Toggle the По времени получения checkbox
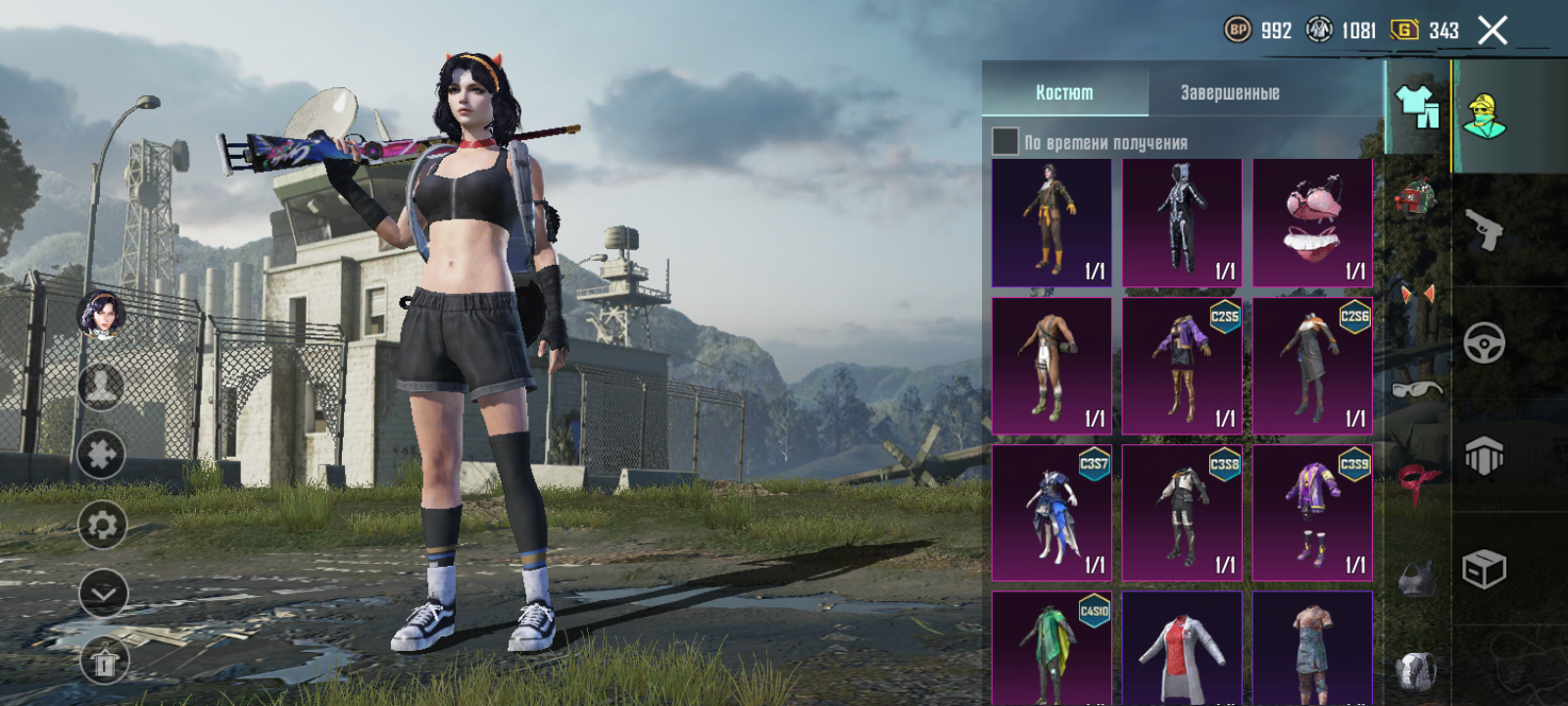 coord(1005,141)
